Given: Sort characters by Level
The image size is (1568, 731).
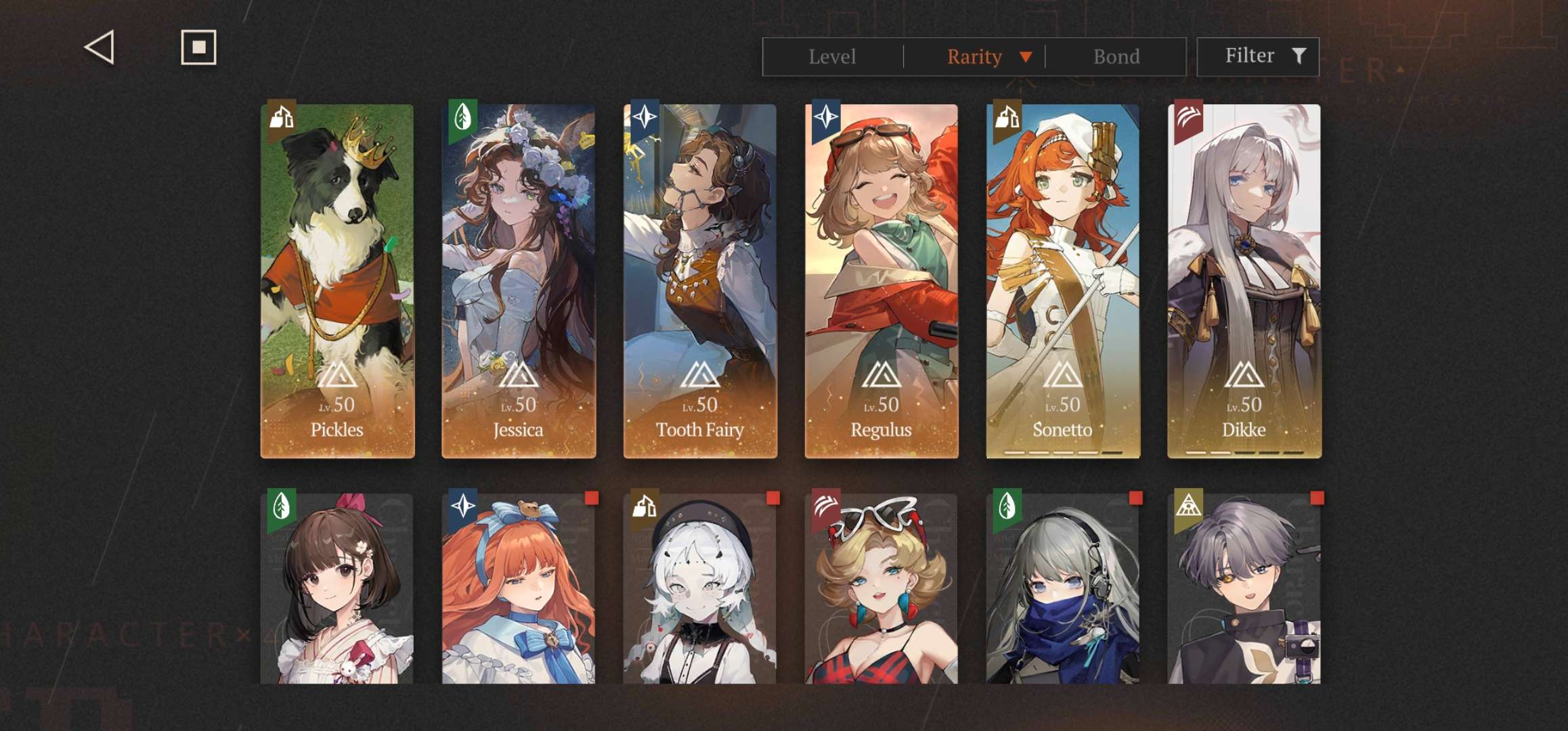Looking at the screenshot, I should coord(832,57).
